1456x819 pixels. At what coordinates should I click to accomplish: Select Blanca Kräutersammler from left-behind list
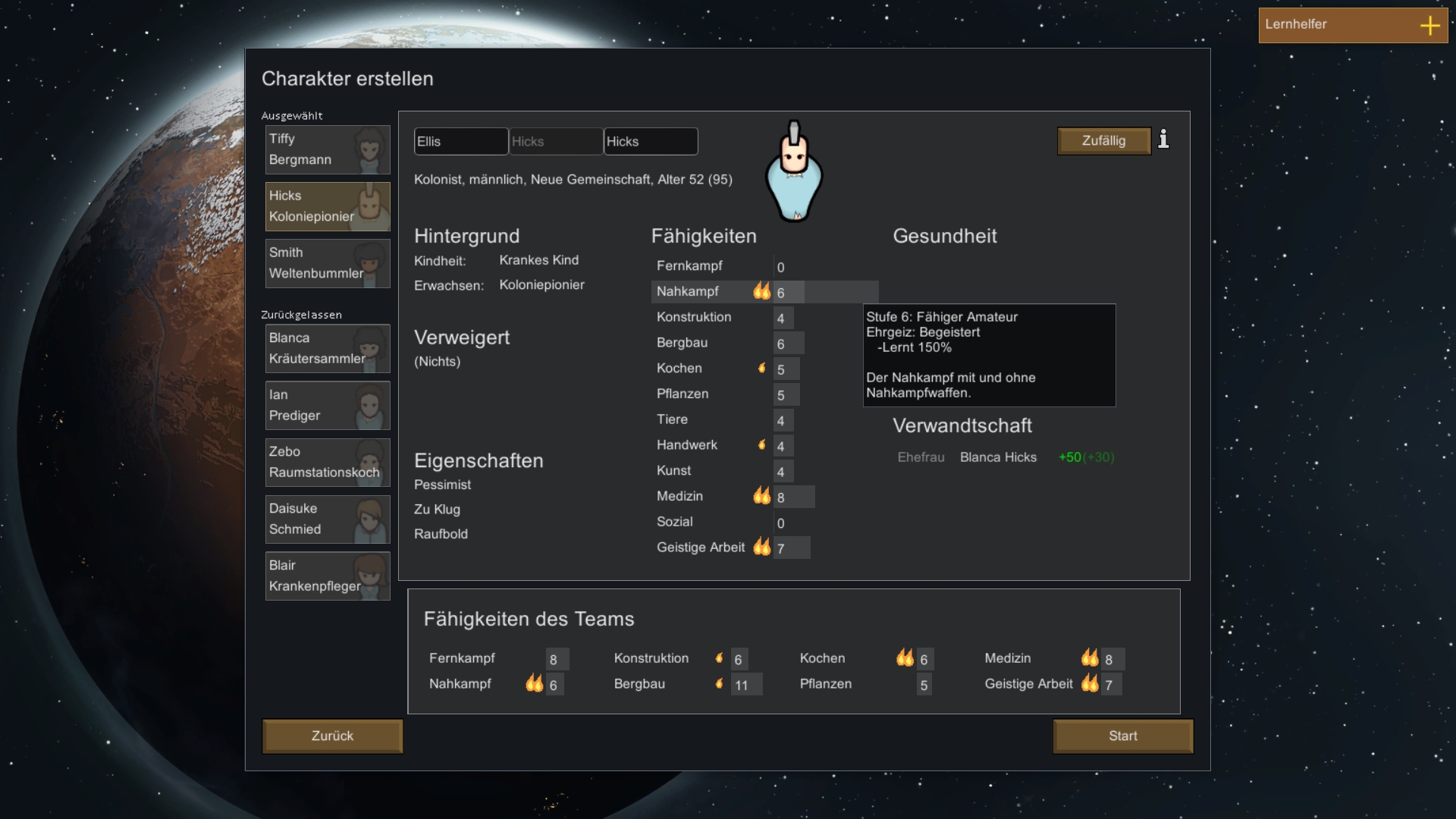click(328, 349)
